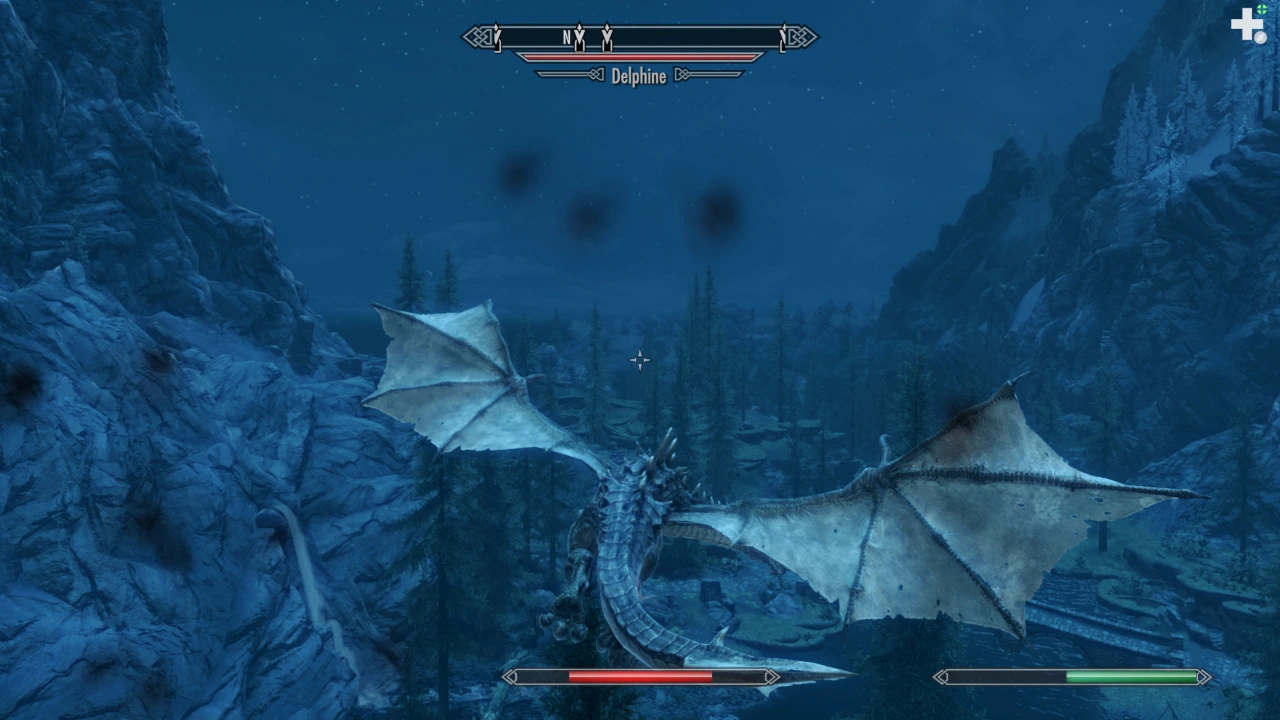Select the enemy marker left of north
The width and height of the screenshot is (1280, 720).
(x=579, y=37)
